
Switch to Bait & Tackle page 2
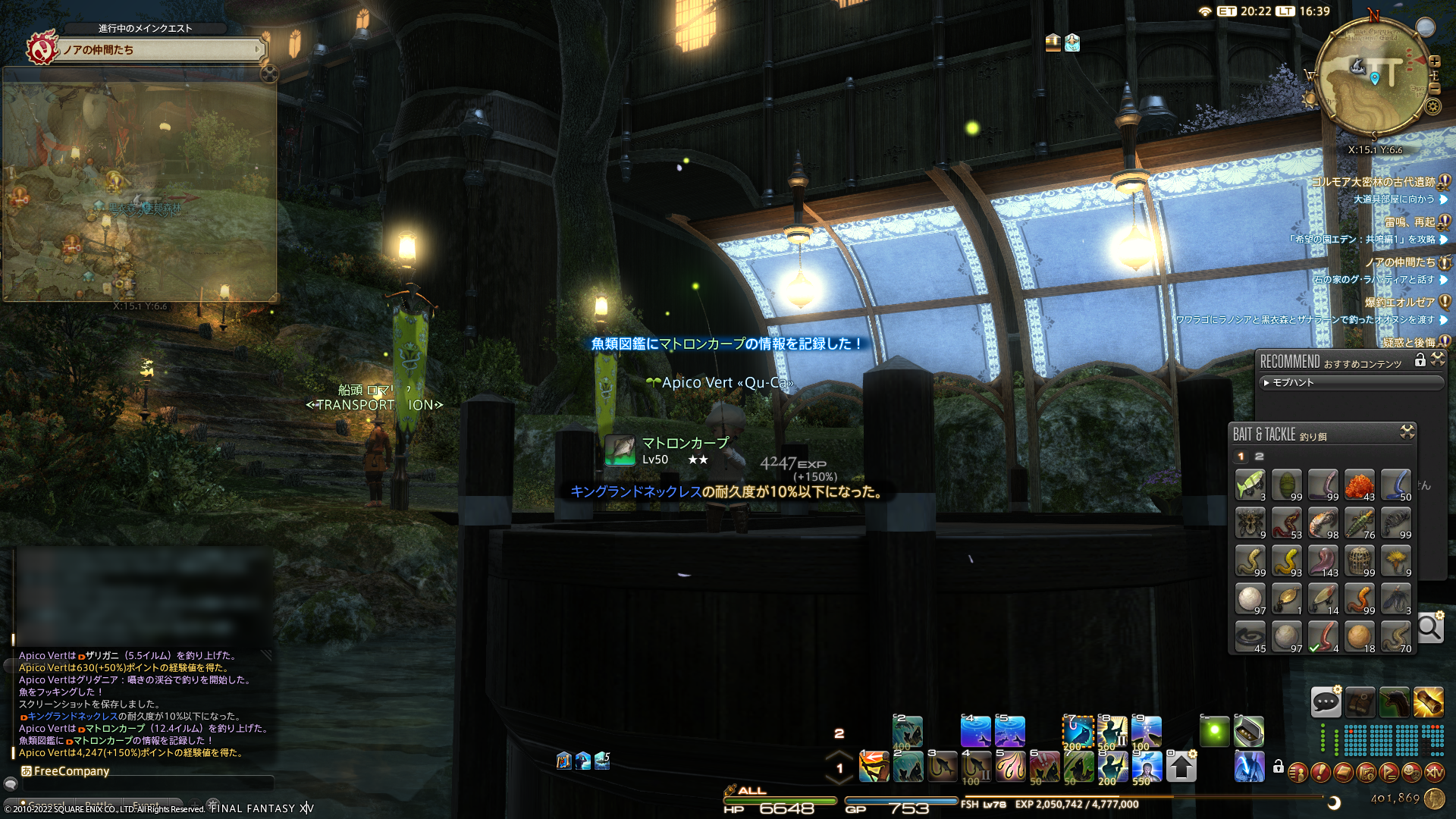coord(1260,457)
